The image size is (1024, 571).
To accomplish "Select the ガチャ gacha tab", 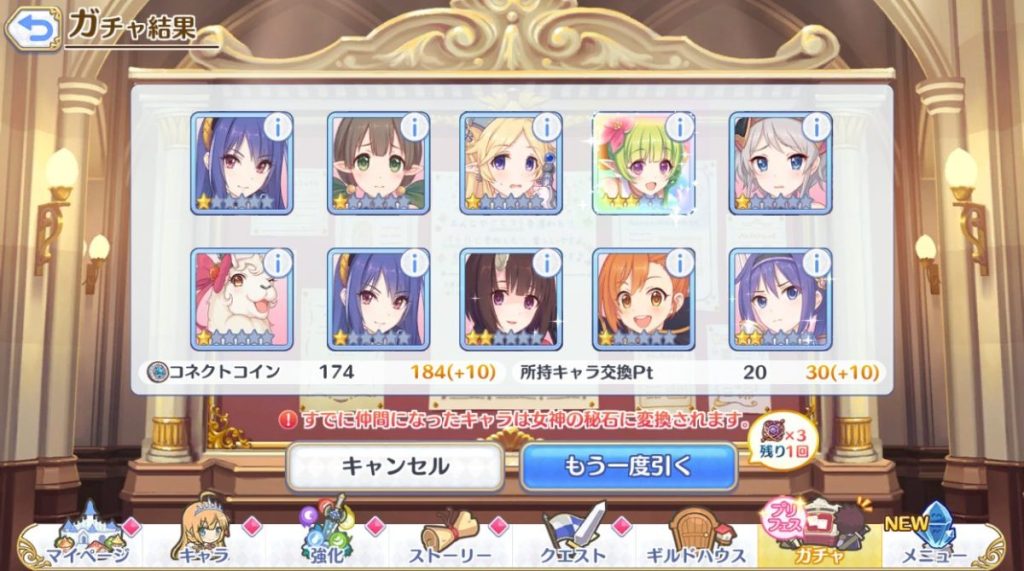I will pos(820,539).
